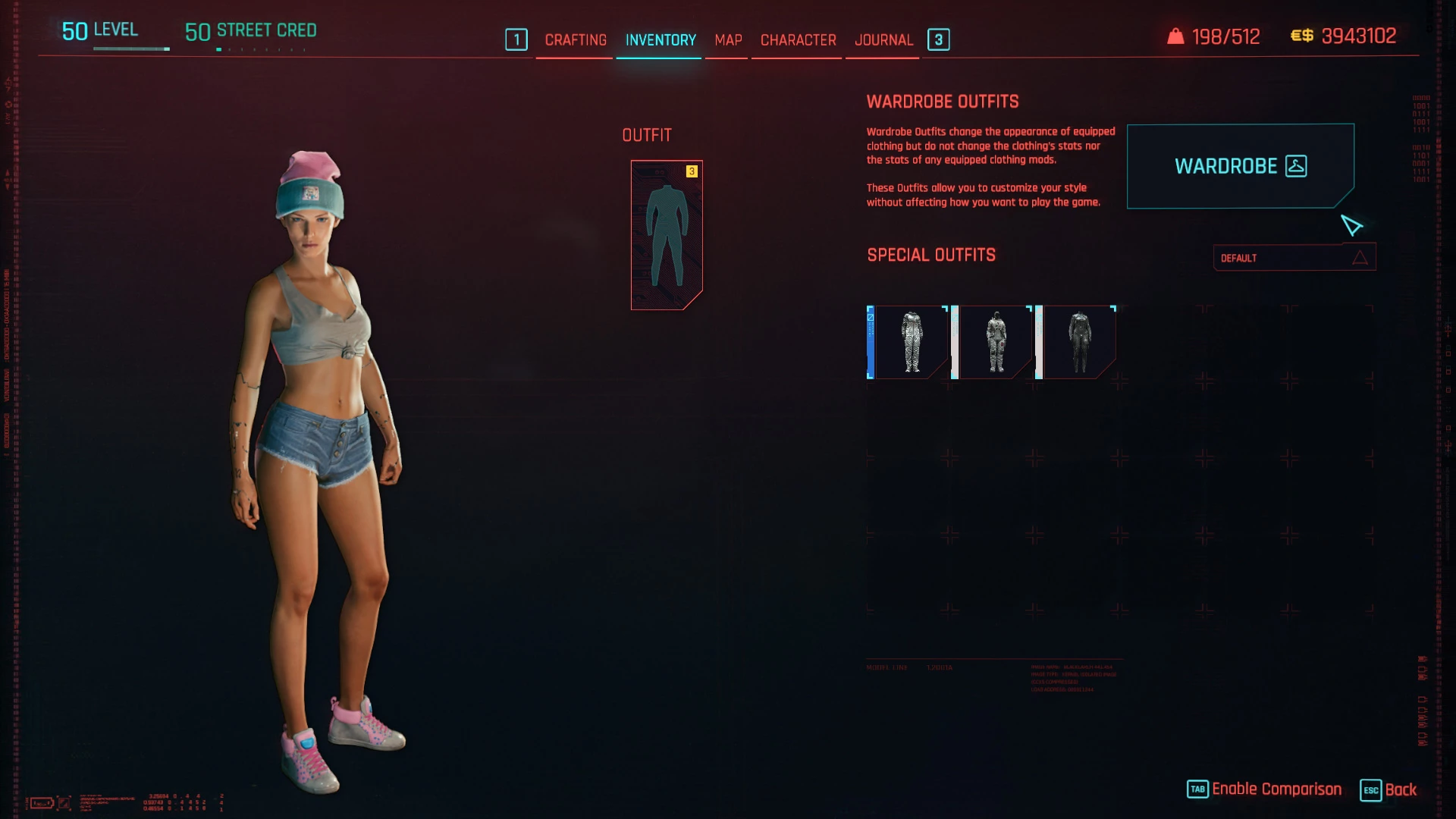Switch to the Crafting tab

[x=576, y=40]
